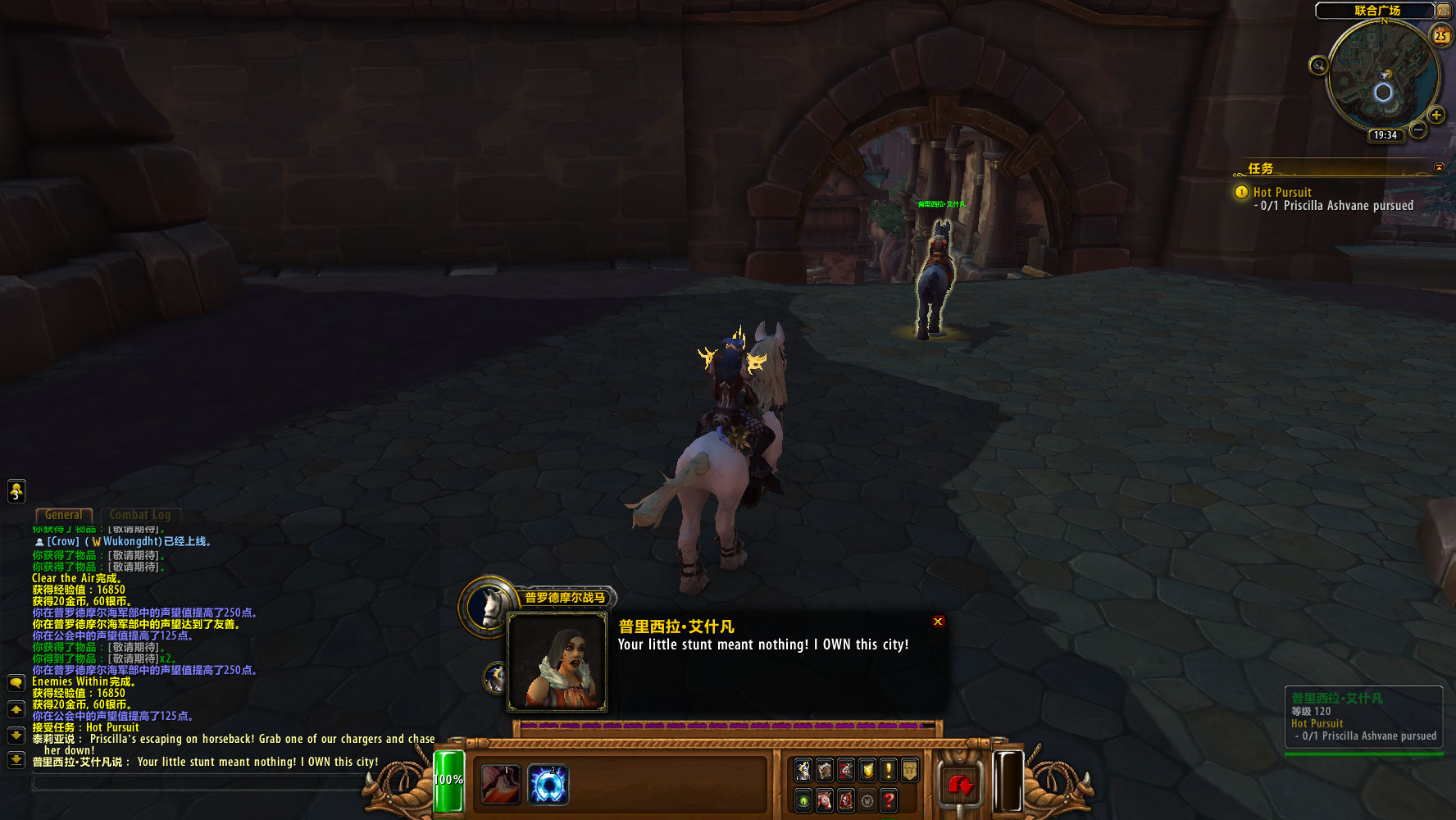
Task: Toggle the minimap tracking magnifier button
Action: [x=1318, y=66]
